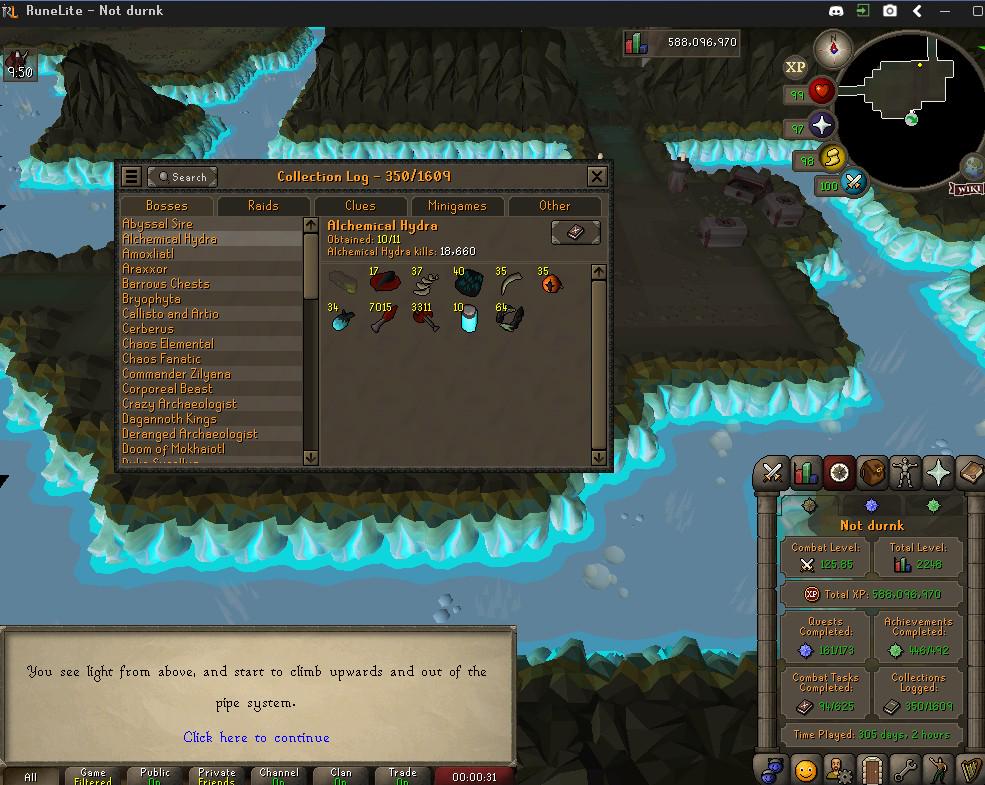This screenshot has height=785, width=985.
Task: Switch to the Raids tab
Action: coord(263,206)
